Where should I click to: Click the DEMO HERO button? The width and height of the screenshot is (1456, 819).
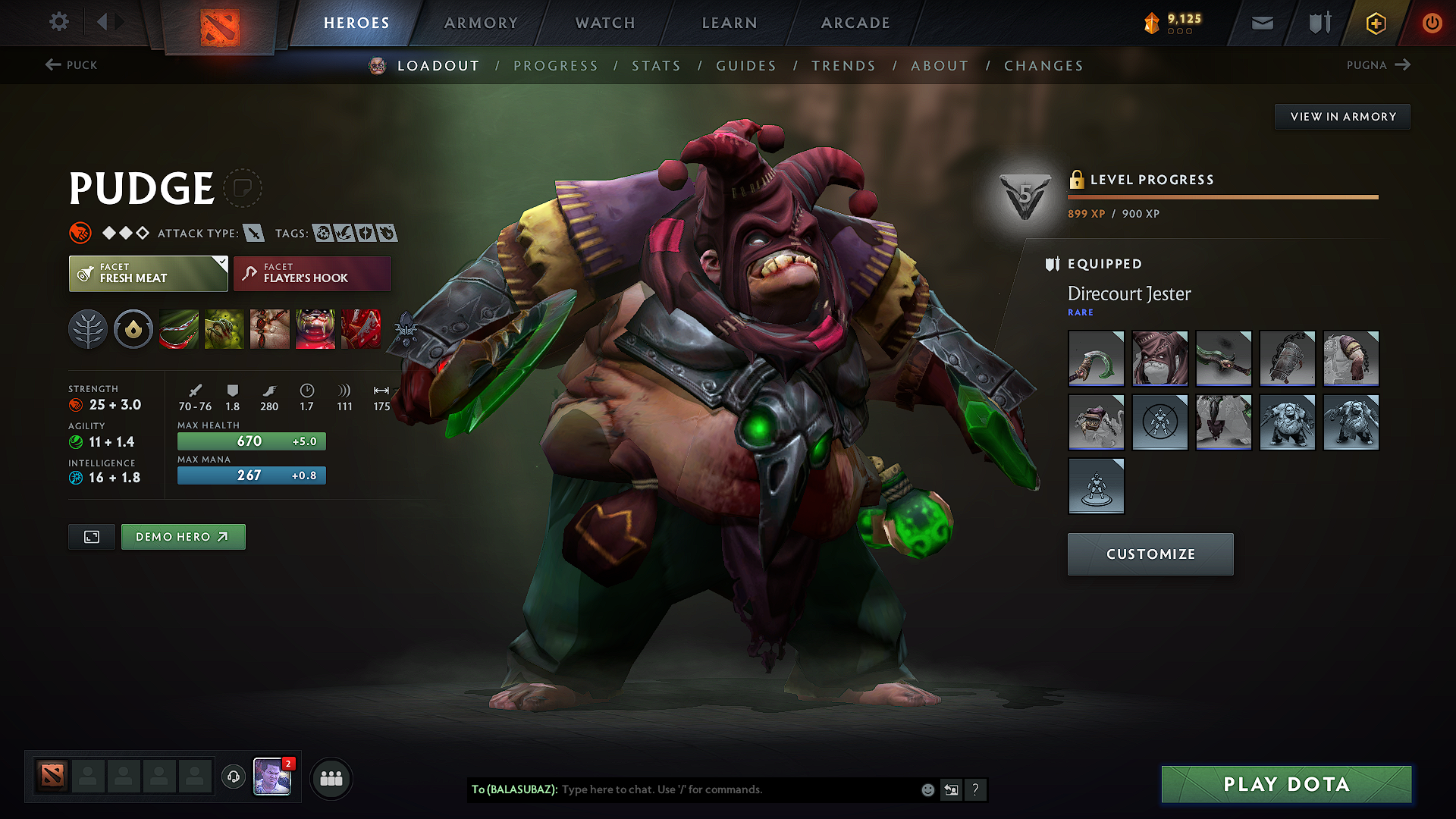[x=183, y=536]
